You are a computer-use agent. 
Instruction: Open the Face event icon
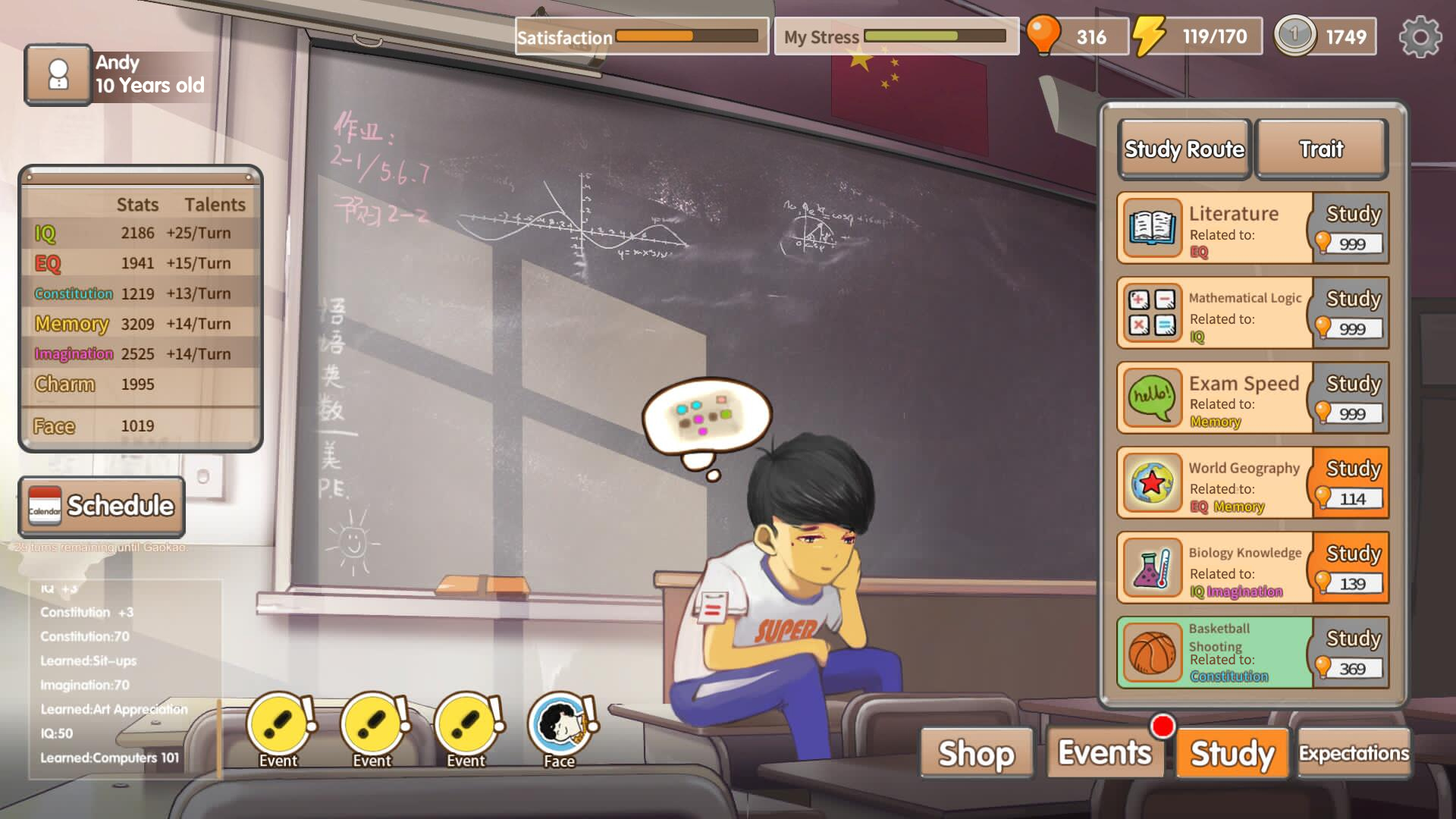[x=560, y=728]
